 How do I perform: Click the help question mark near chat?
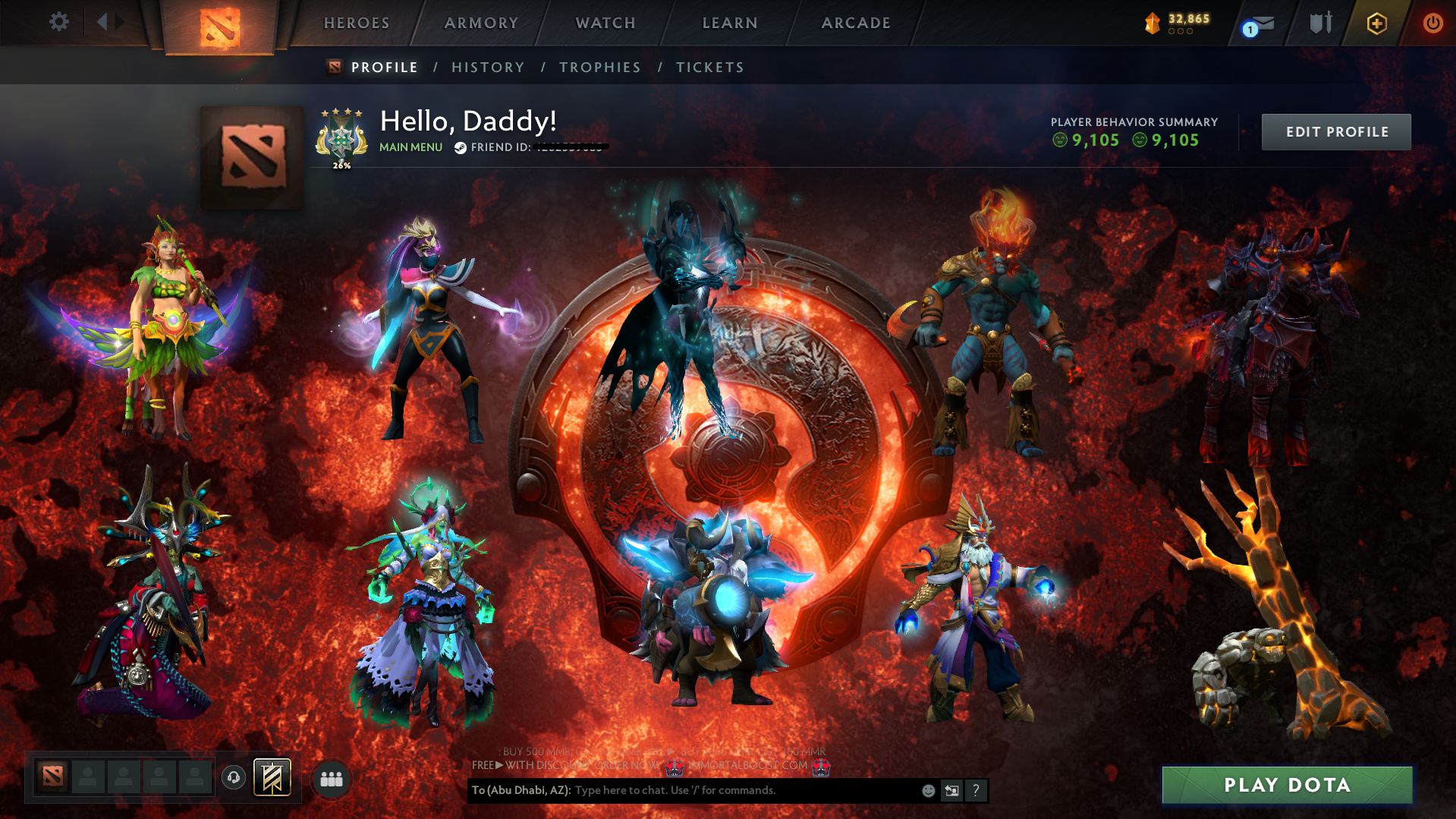[976, 790]
